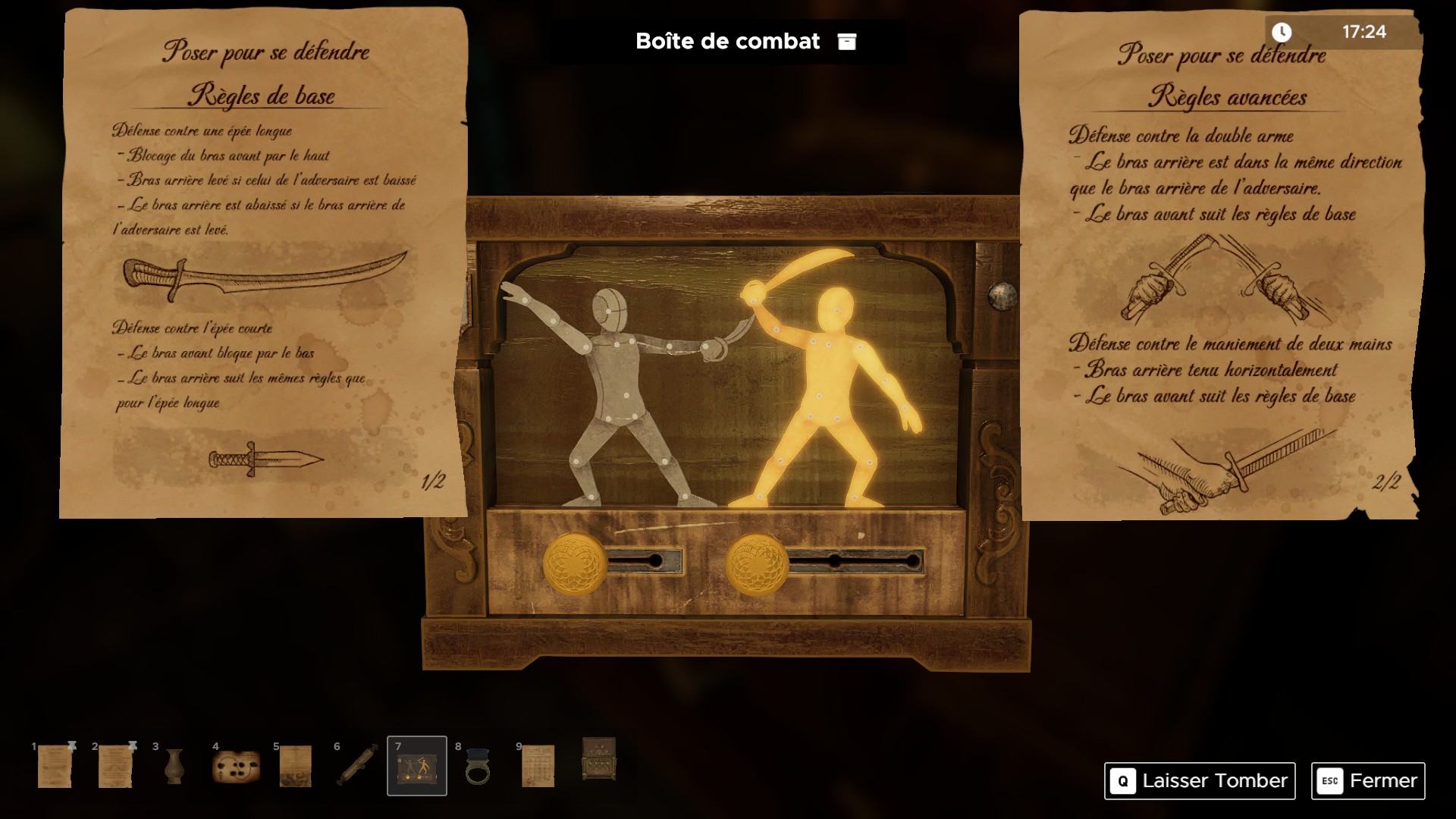Click the right golden knob on the box
This screenshot has width=1456, height=819.
click(x=757, y=563)
